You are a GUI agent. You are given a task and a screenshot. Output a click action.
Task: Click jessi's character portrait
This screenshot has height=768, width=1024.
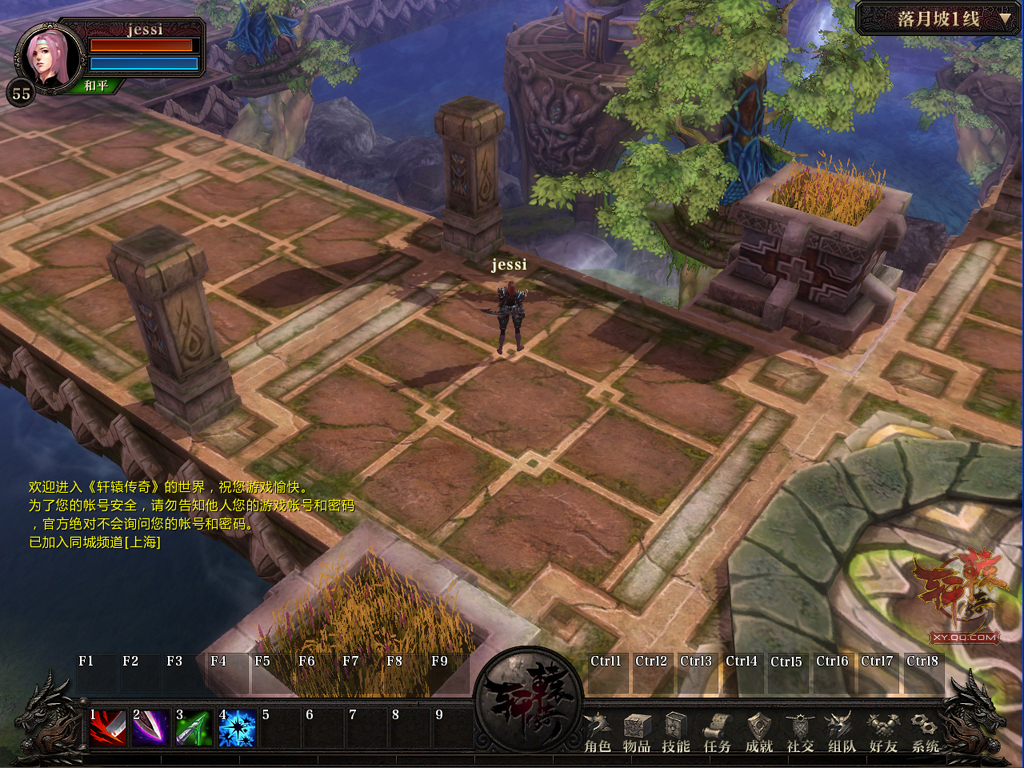coord(49,55)
